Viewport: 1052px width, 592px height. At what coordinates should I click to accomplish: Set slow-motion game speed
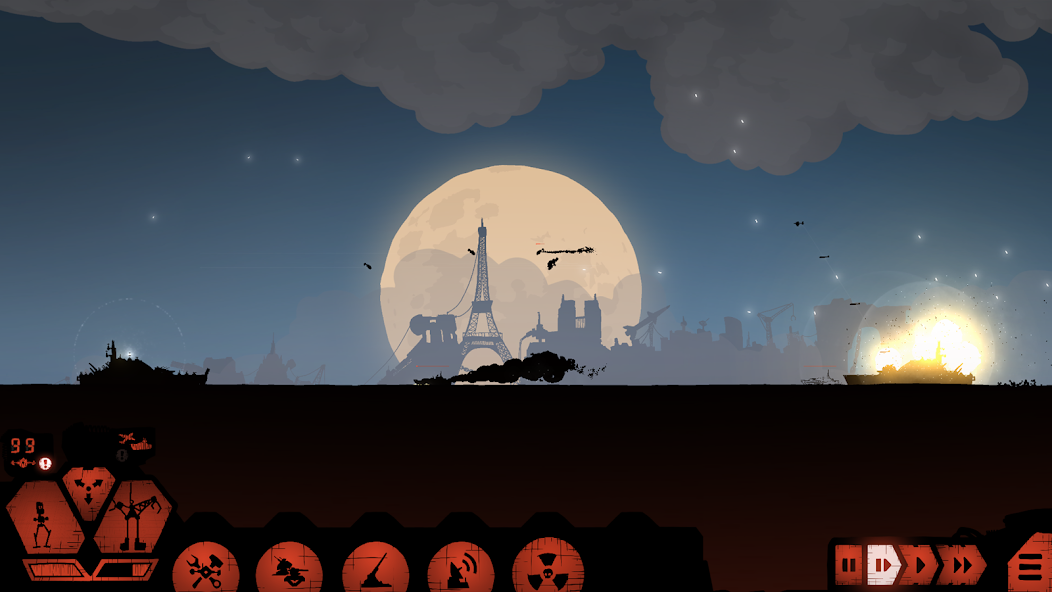[882, 566]
